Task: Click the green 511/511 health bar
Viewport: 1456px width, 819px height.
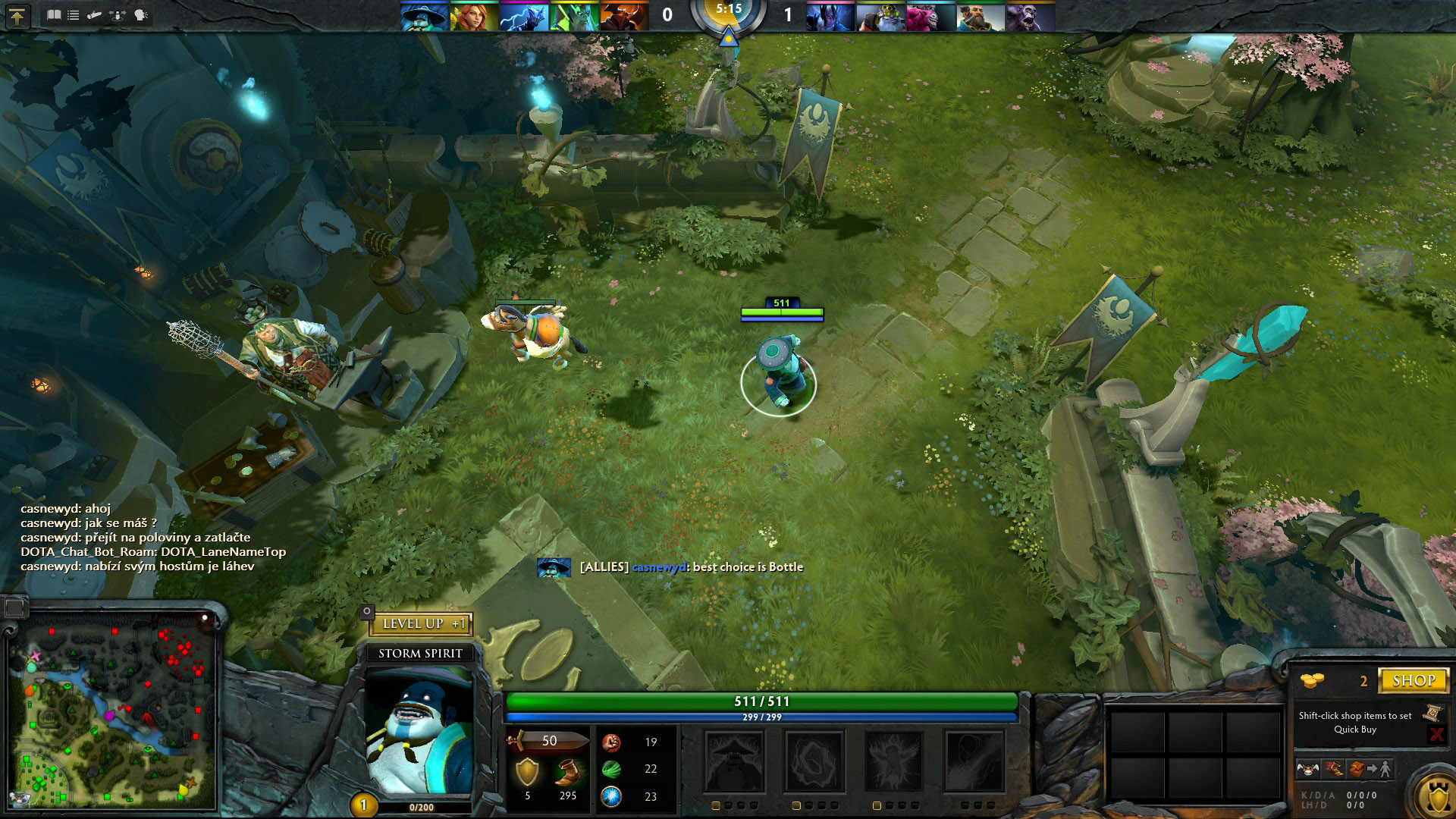Action: coord(762,701)
